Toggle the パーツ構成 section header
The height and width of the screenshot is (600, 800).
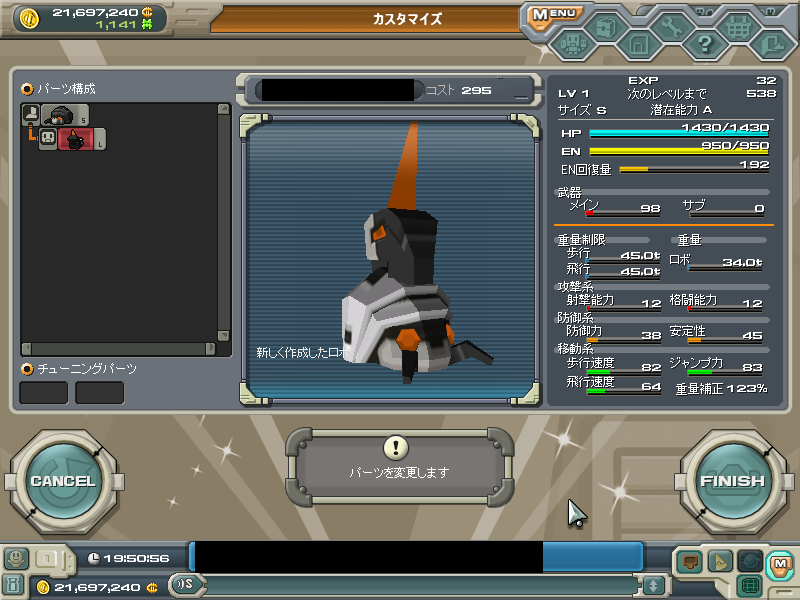click(x=59, y=89)
